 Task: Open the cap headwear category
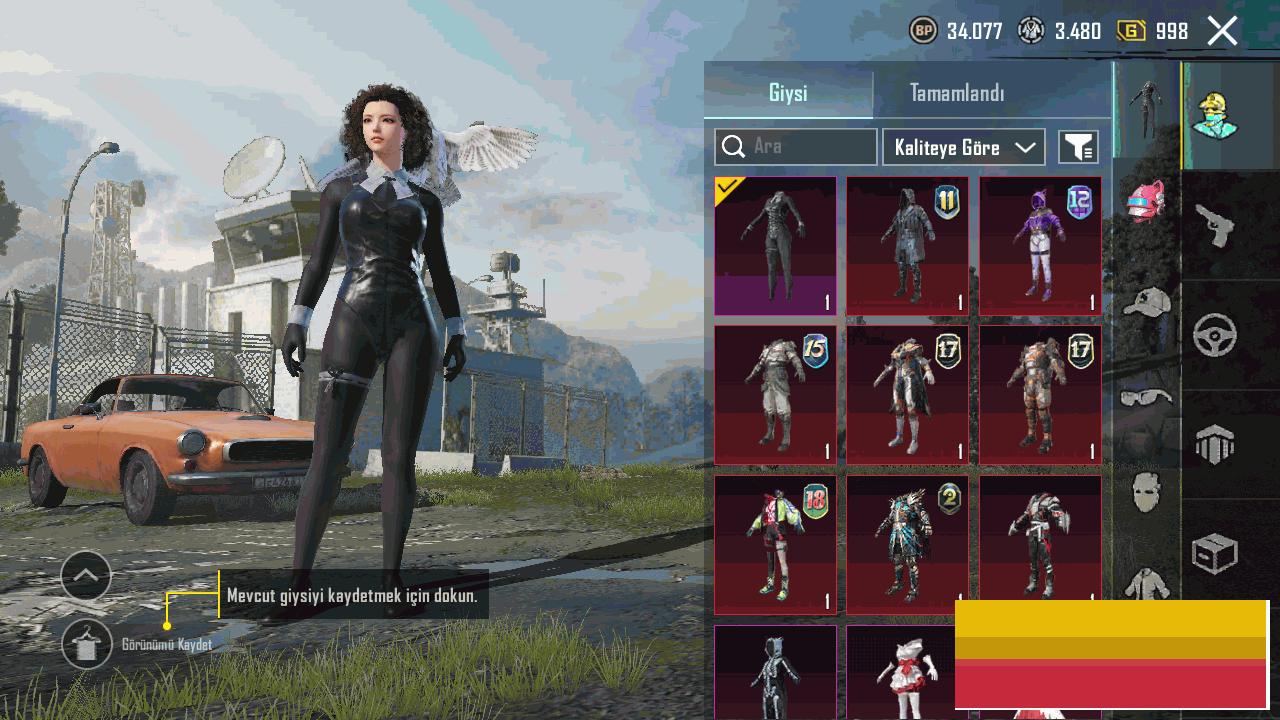pos(1147,302)
